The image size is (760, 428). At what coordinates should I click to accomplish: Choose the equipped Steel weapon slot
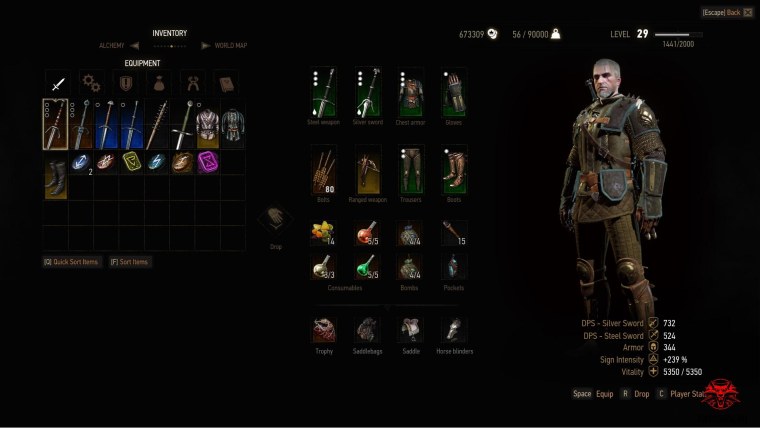[x=323, y=93]
